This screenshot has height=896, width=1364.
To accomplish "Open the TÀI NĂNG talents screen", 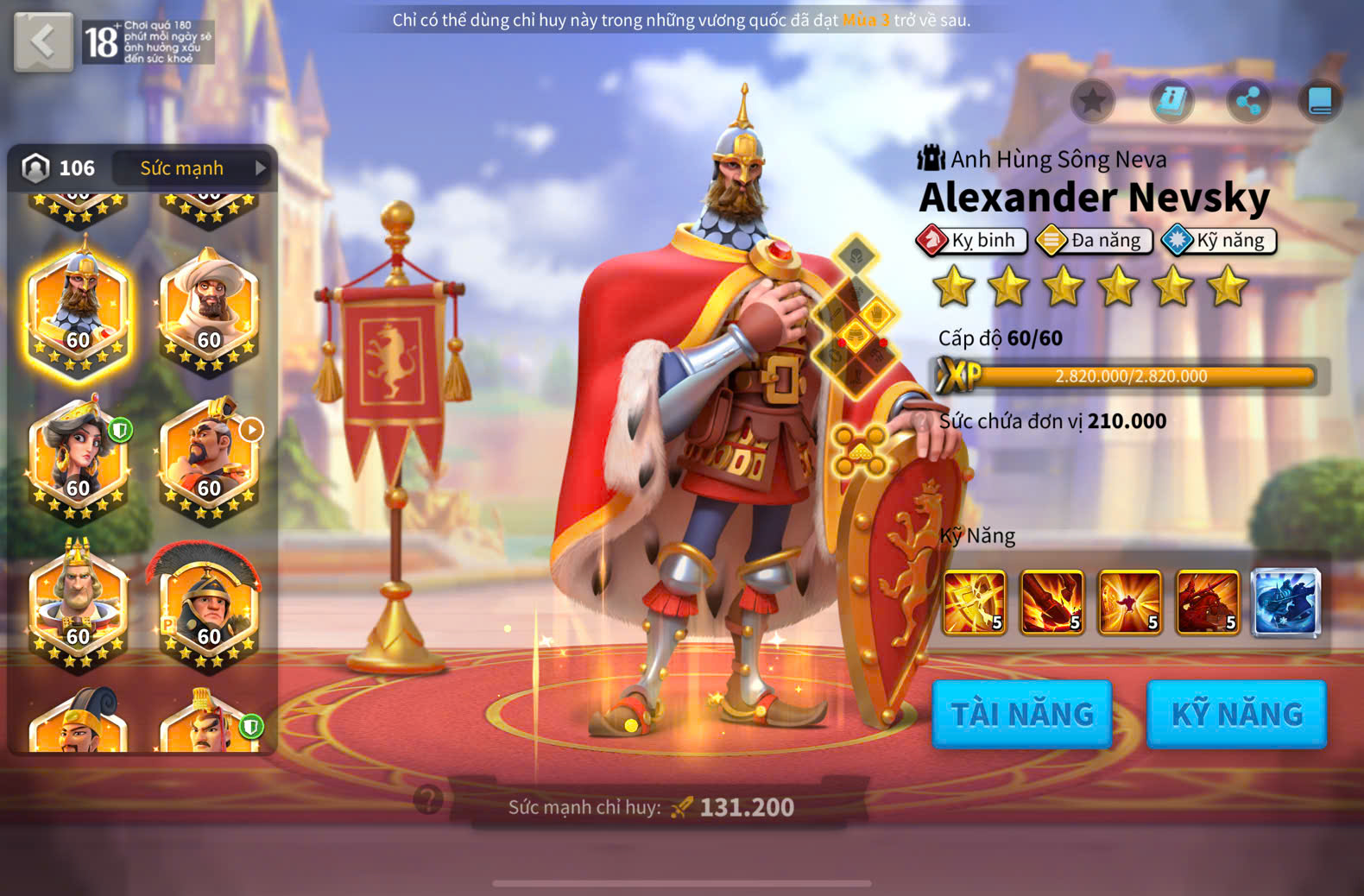I will pos(1022,714).
